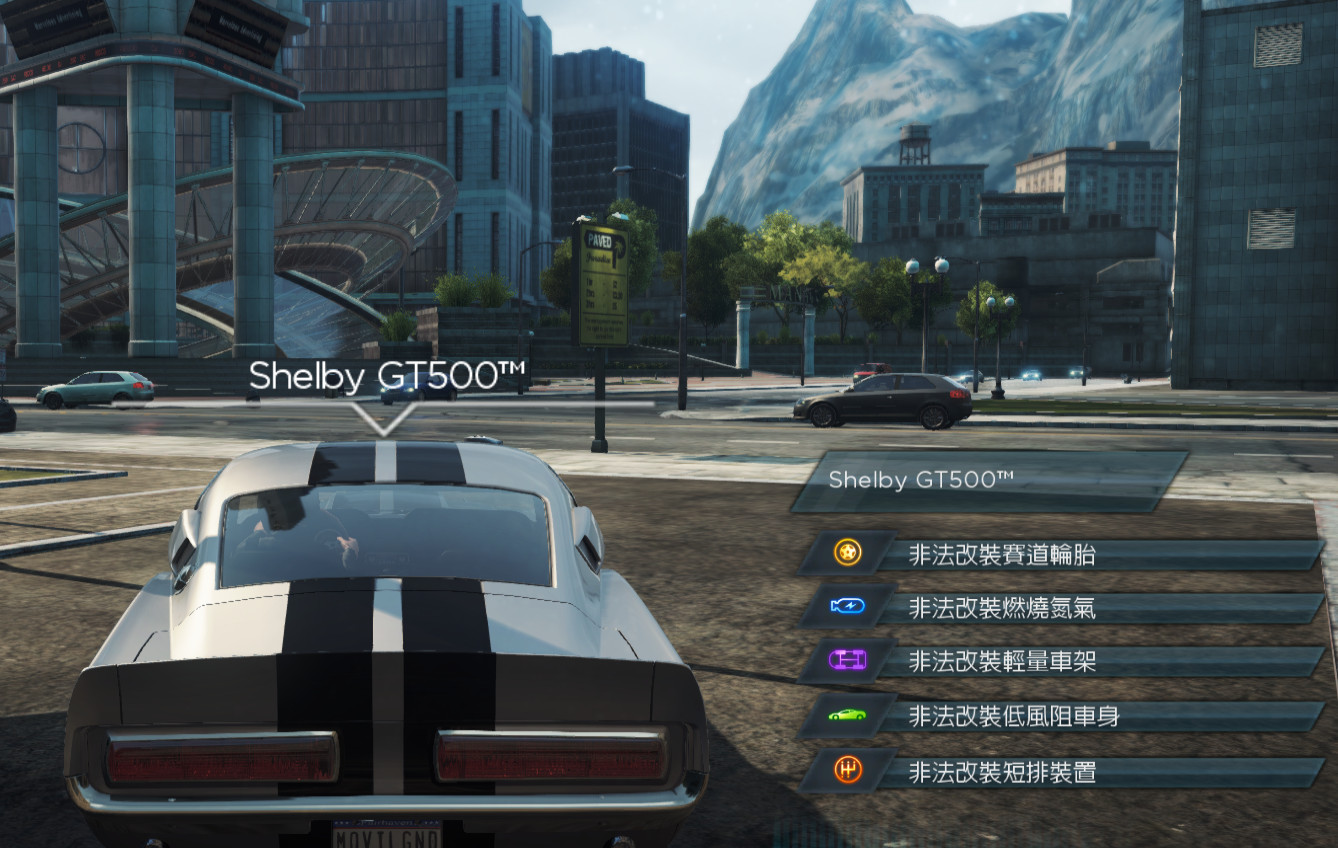Click the yellow tire icon
The width and height of the screenshot is (1338, 848).
coord(847,553)
